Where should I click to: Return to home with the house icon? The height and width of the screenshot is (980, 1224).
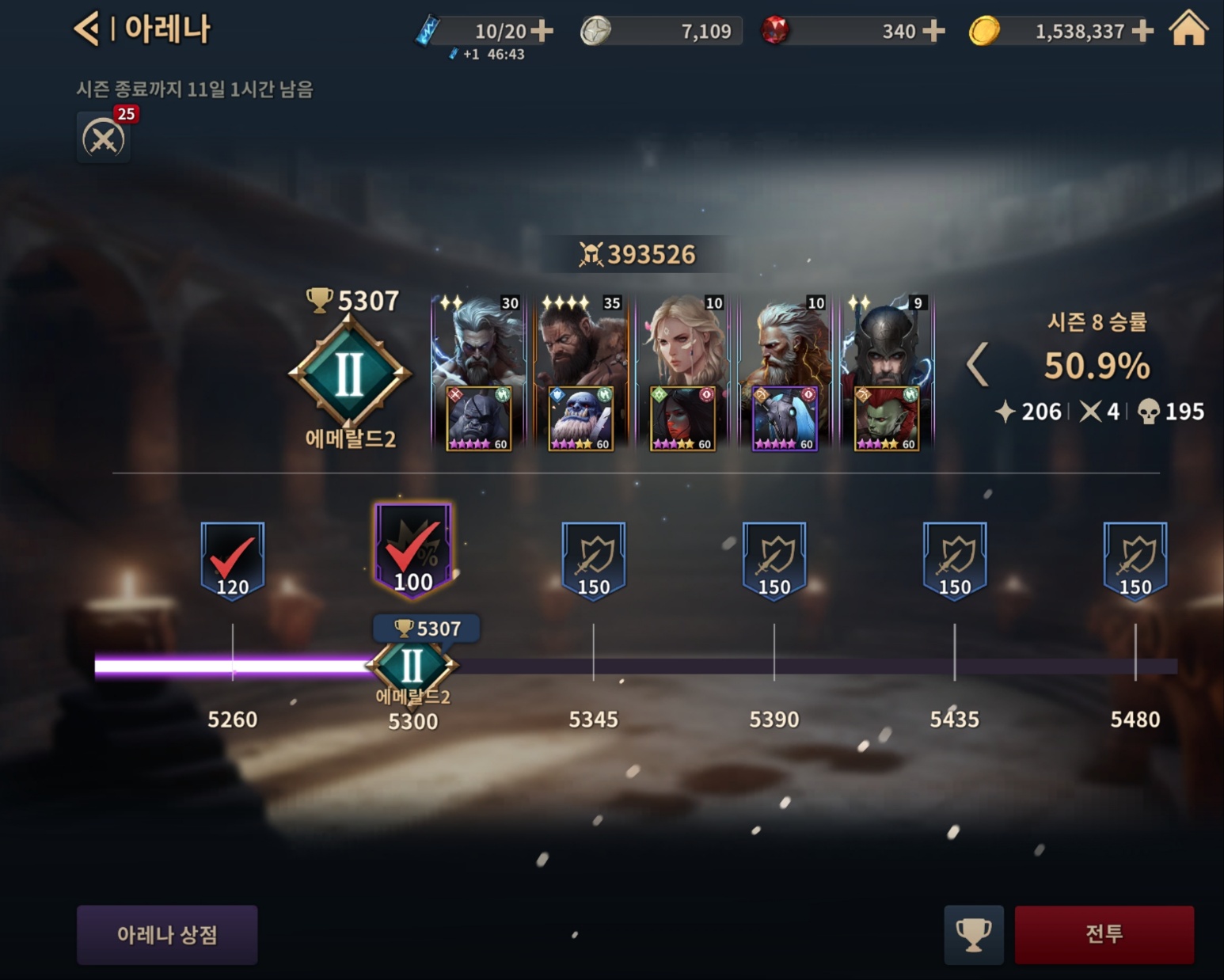pyautogui.click(x=1188, y=29)
